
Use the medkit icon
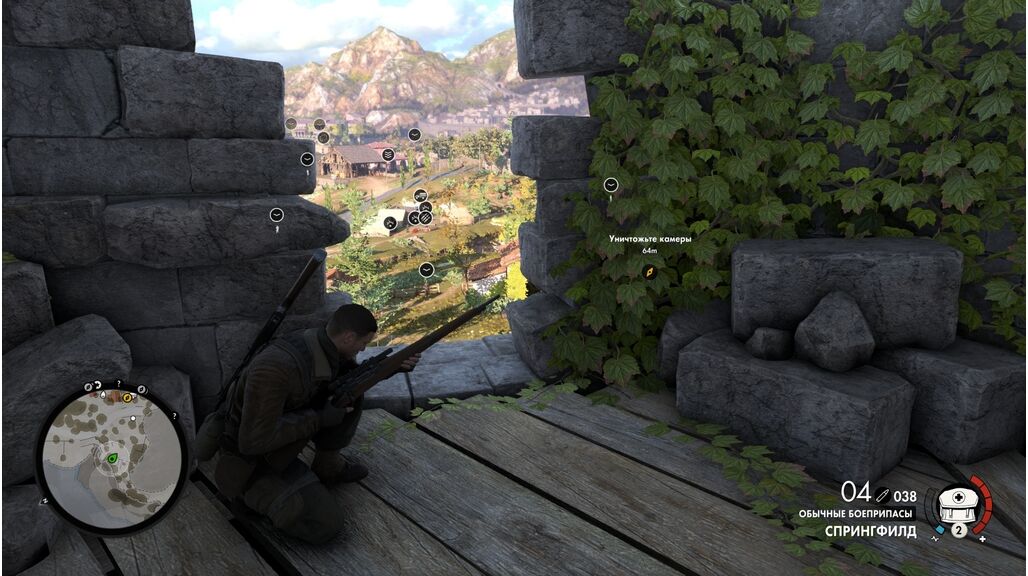pyautogui.click(x=956, y=505)
